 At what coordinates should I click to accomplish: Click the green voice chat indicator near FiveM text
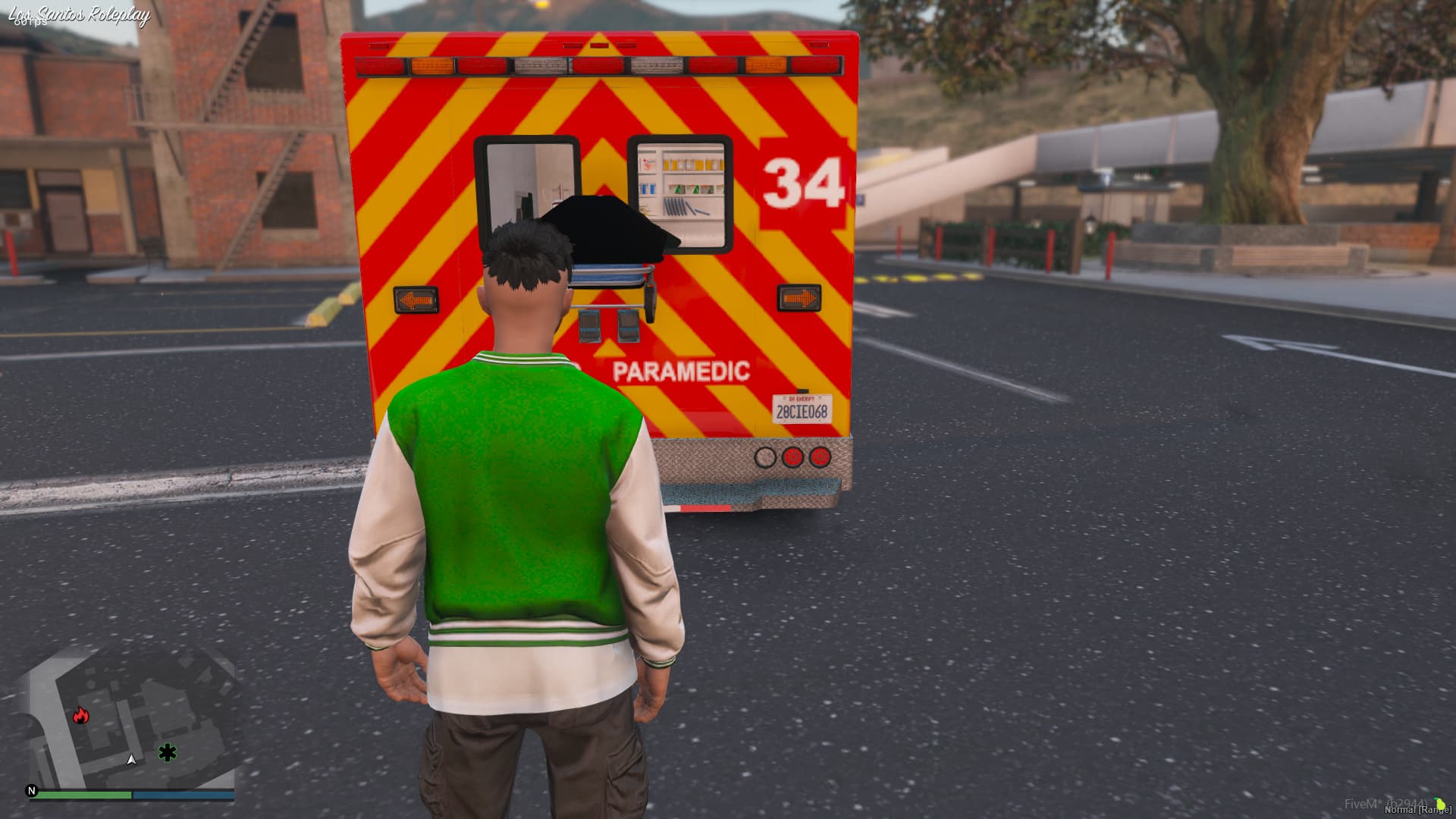point(1439,803)
